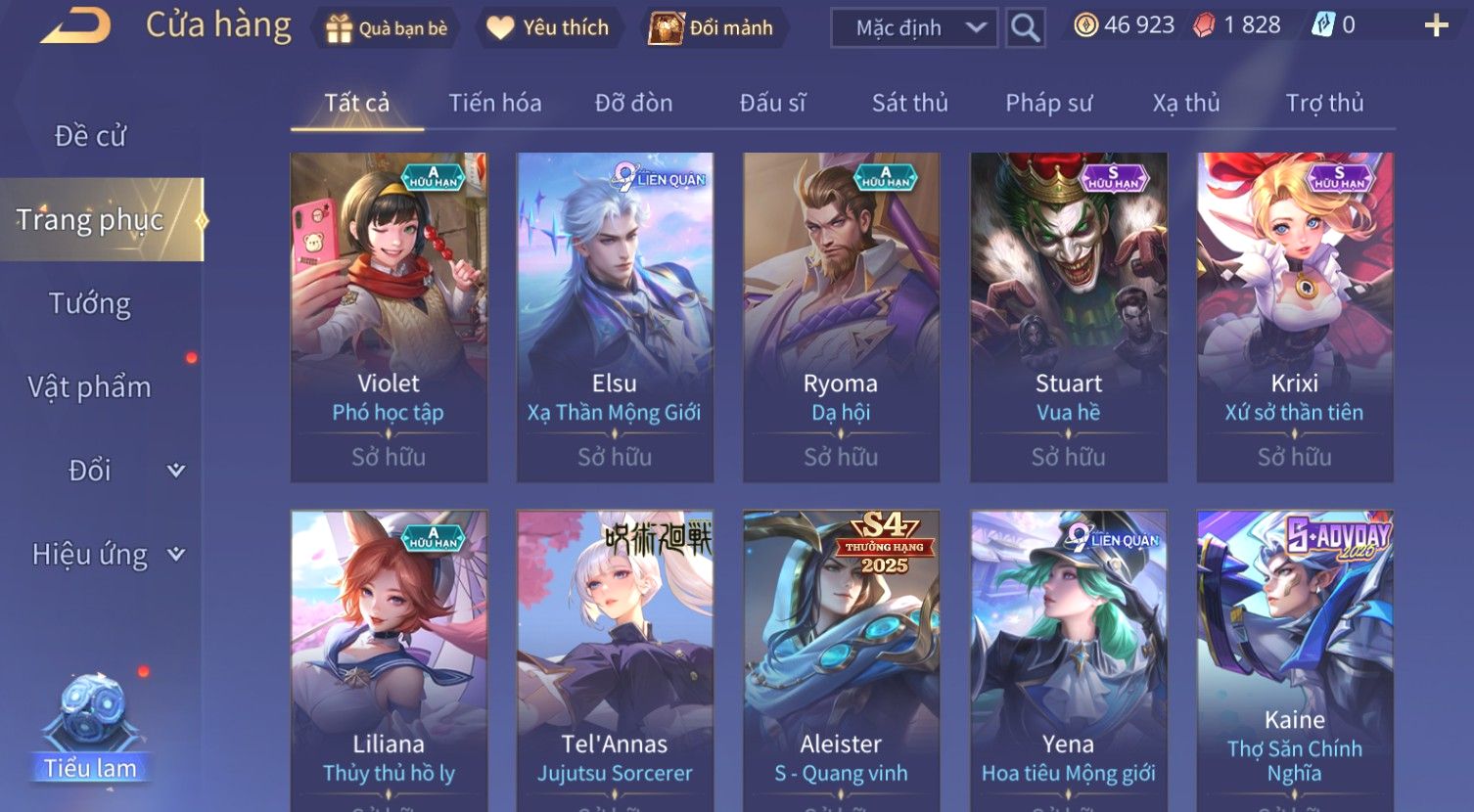Viewport: 1474px width, 812px height.
Task: Select Violet Phó học tập skin card
Action: (389, 316)
